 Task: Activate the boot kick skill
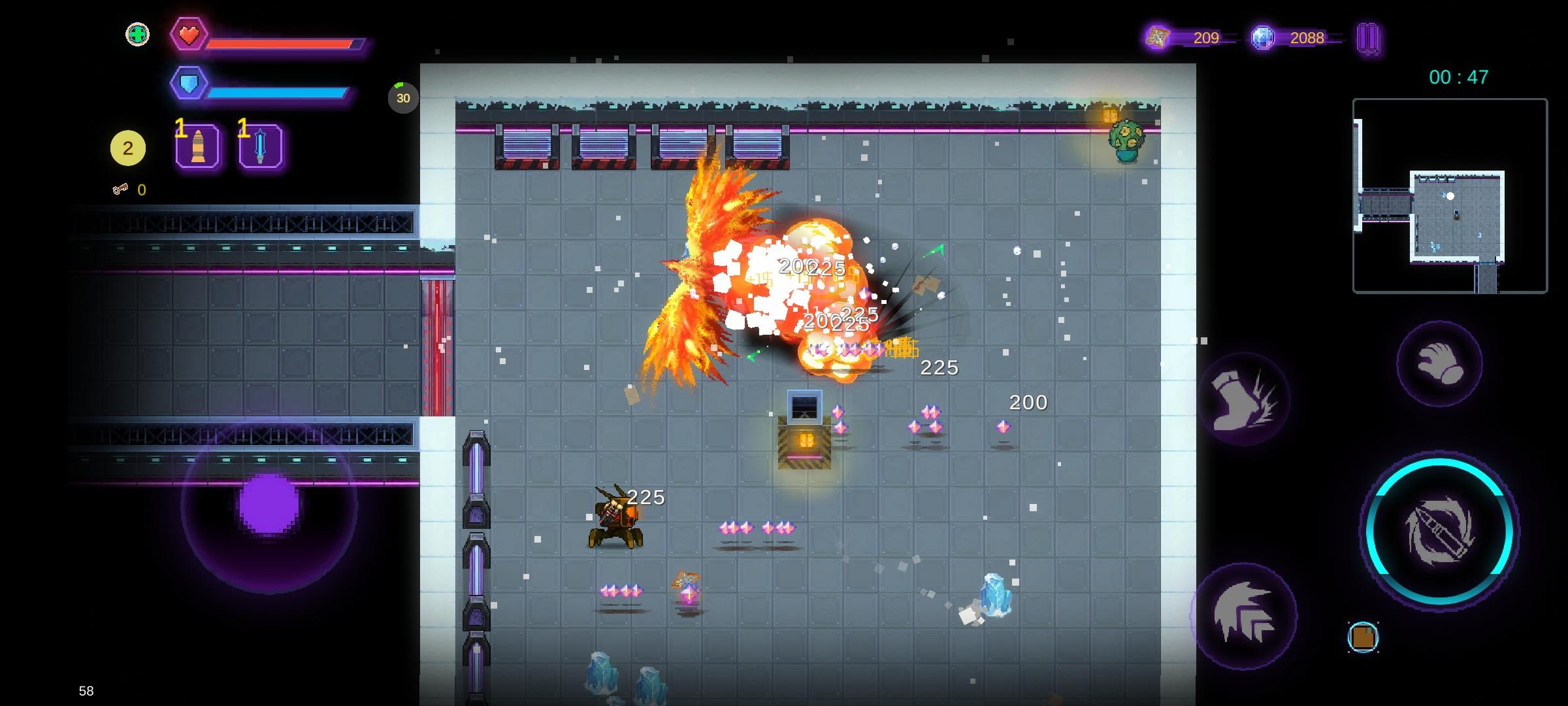pyautogui.click(x=1243, y=399)
